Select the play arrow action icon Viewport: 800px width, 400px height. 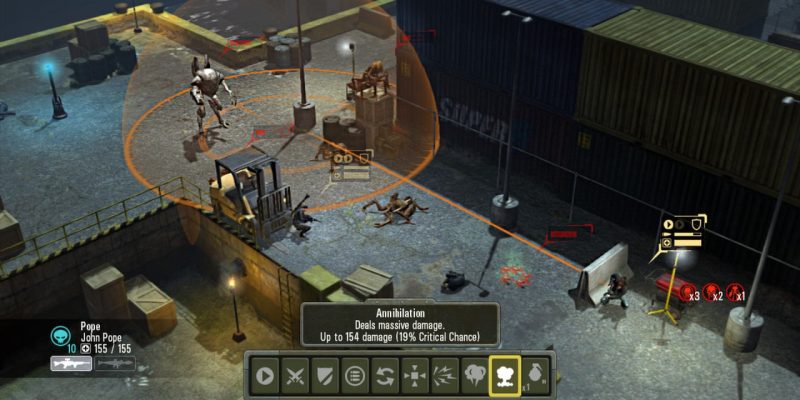[x=265, y=375]
